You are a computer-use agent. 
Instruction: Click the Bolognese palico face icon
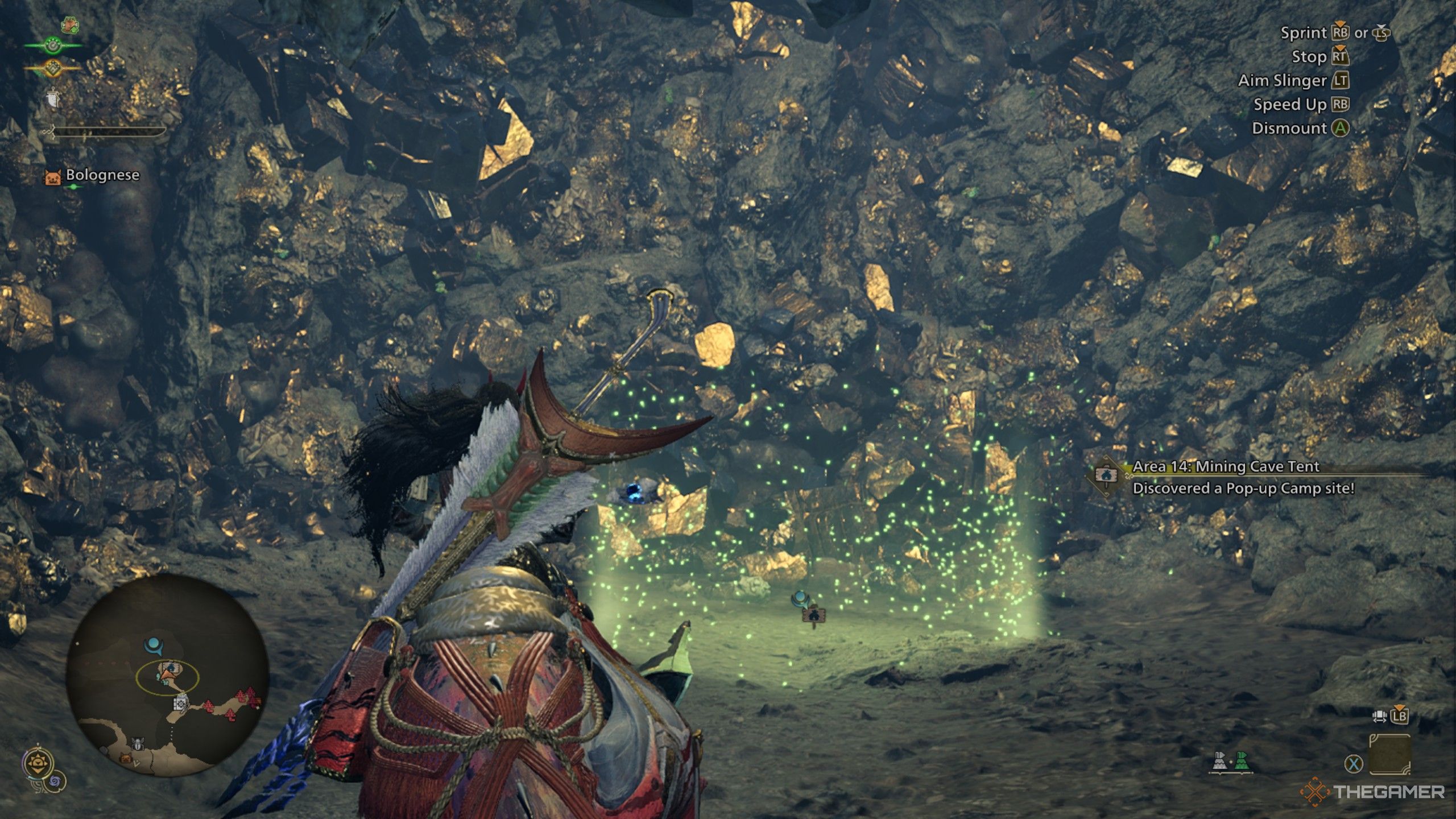tap(53, 176)
